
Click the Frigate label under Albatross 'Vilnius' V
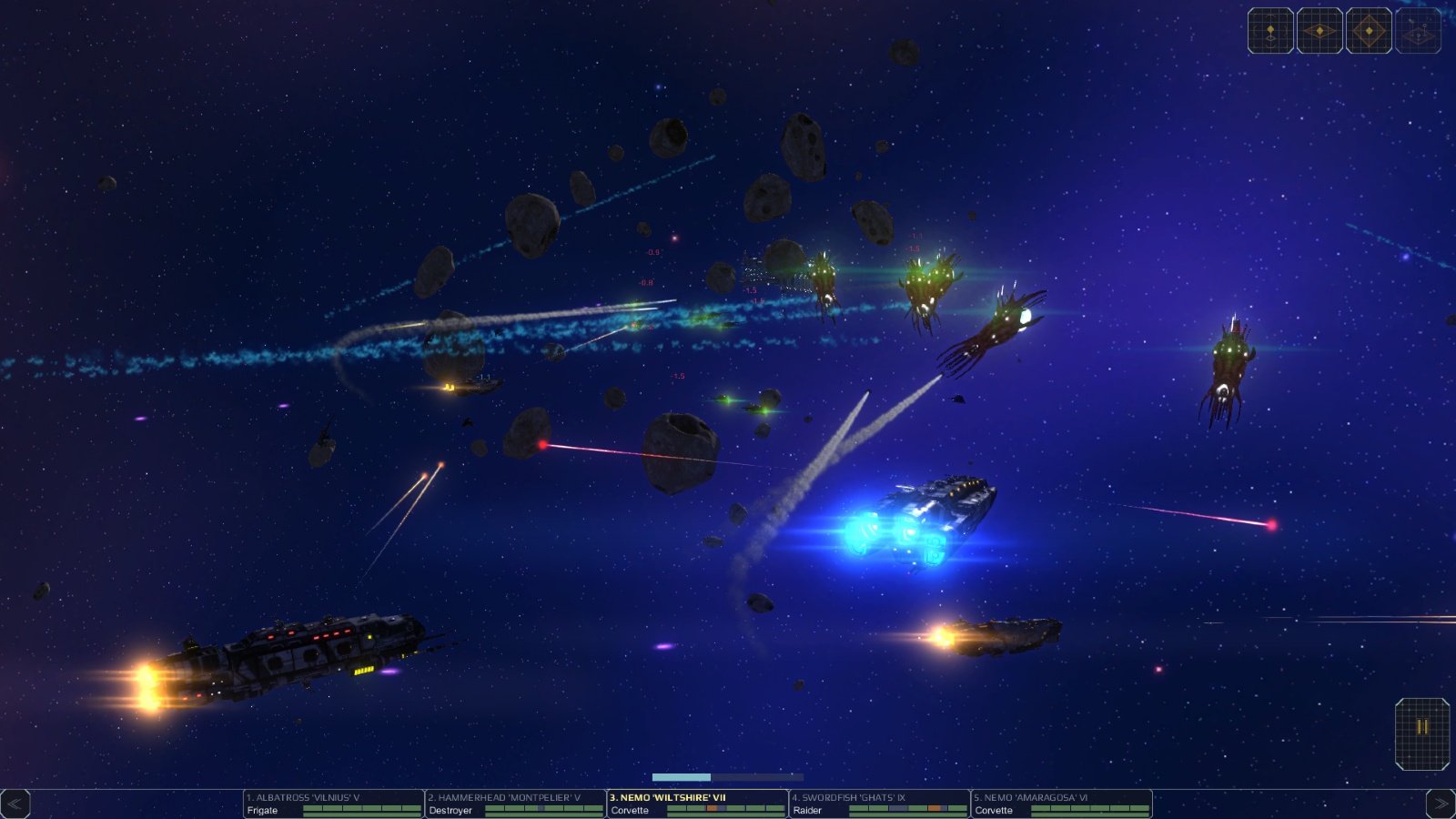click(262, 810)
